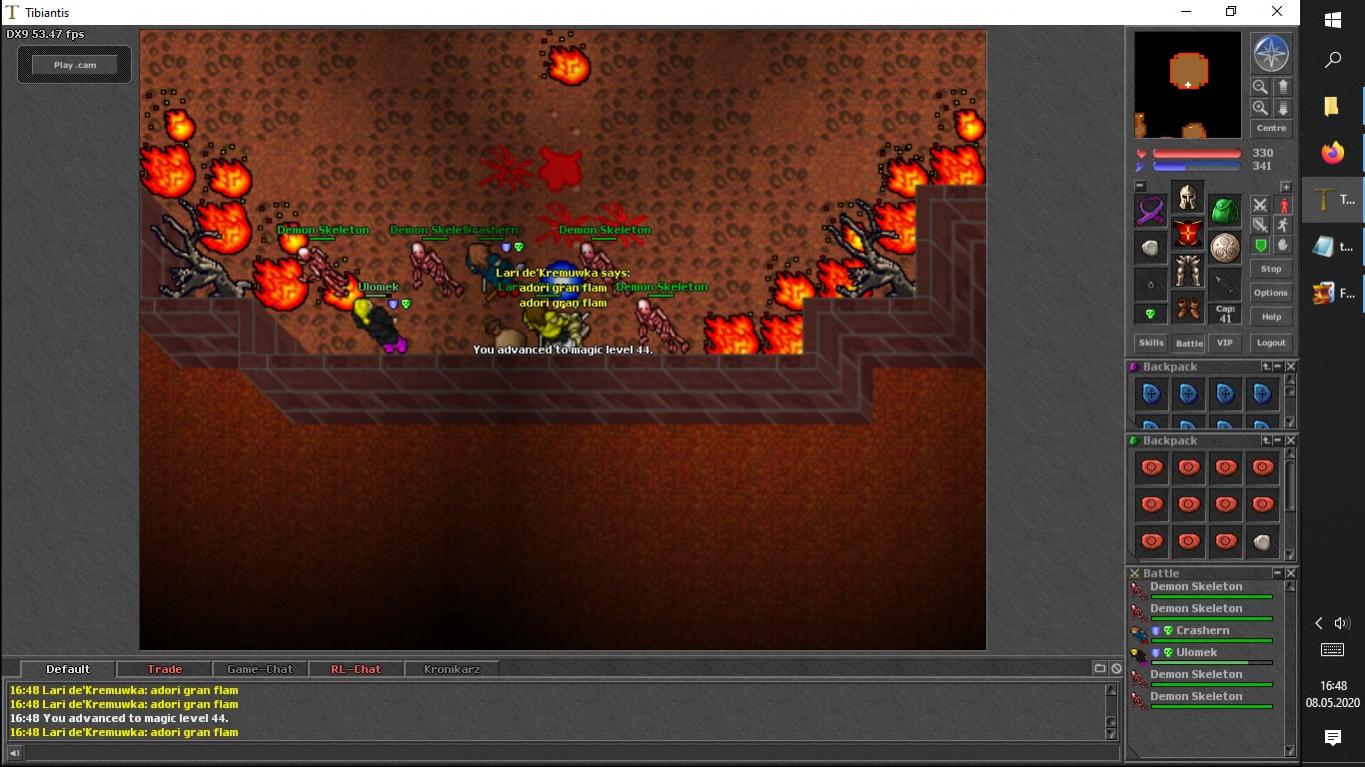This screenshot has height=767, width=1365.
Task: Centre the minimap
Action: [x=1271, y=128]
